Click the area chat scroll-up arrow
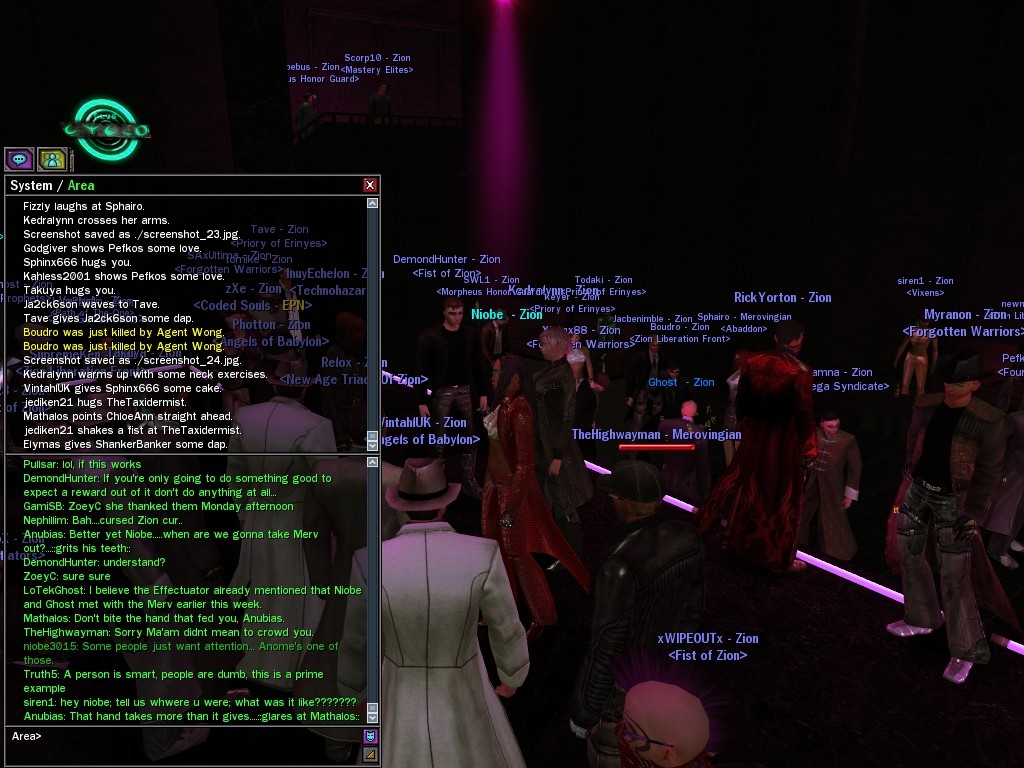Screen dimensions: 1024x768 tap(373, 462)
